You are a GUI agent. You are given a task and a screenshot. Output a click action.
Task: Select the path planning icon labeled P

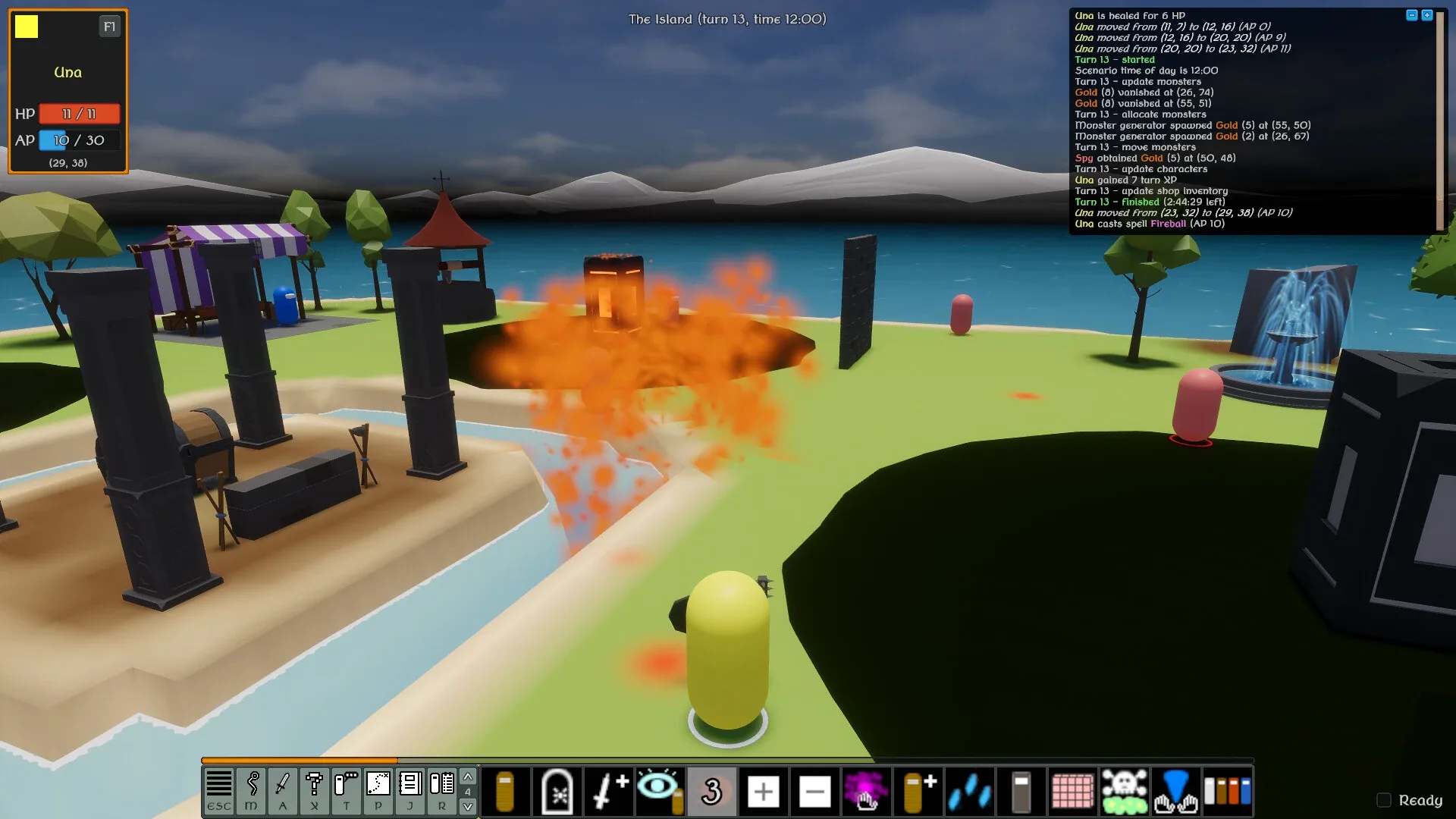tap(377, 791)
